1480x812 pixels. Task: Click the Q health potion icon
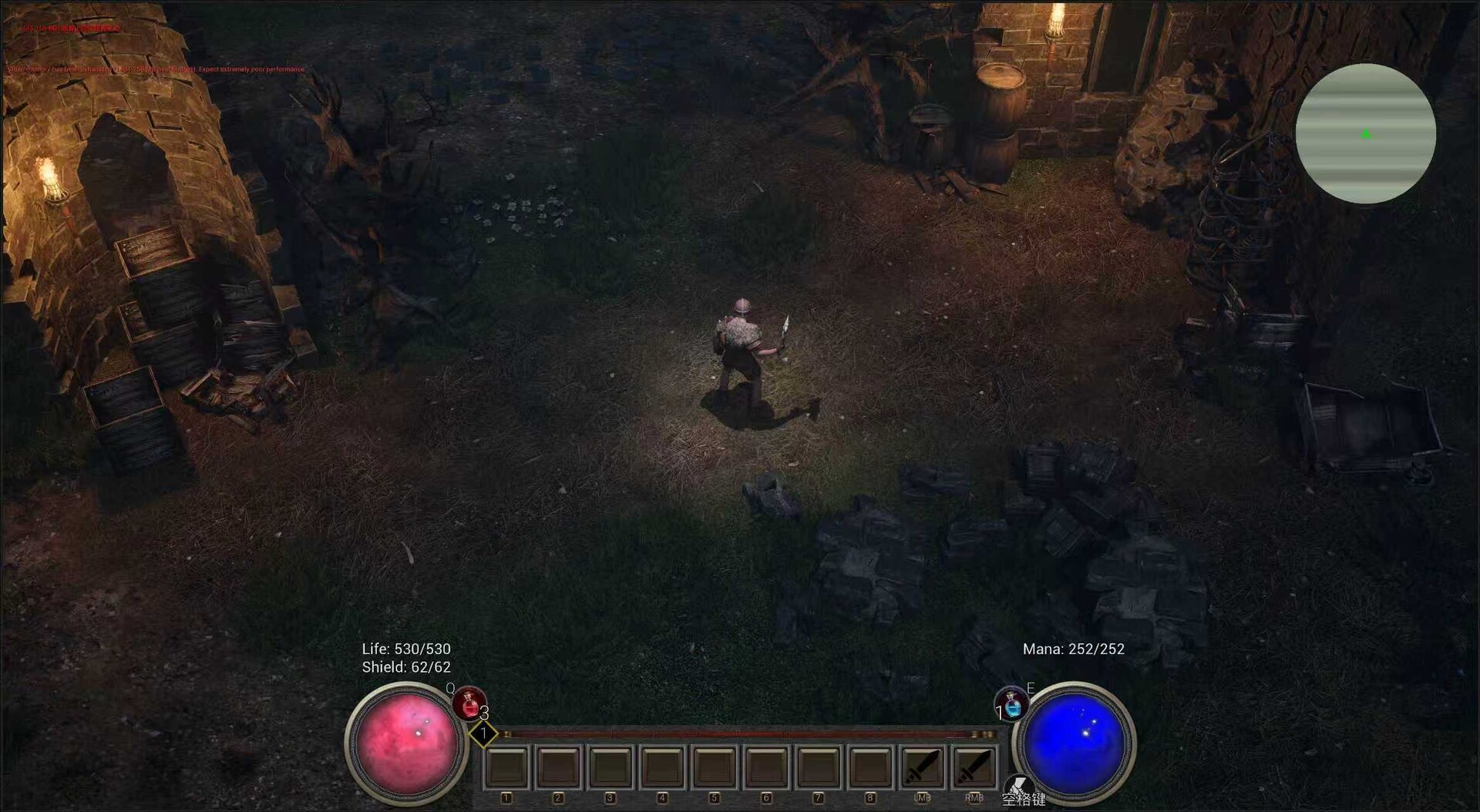(x=469, y=703)
